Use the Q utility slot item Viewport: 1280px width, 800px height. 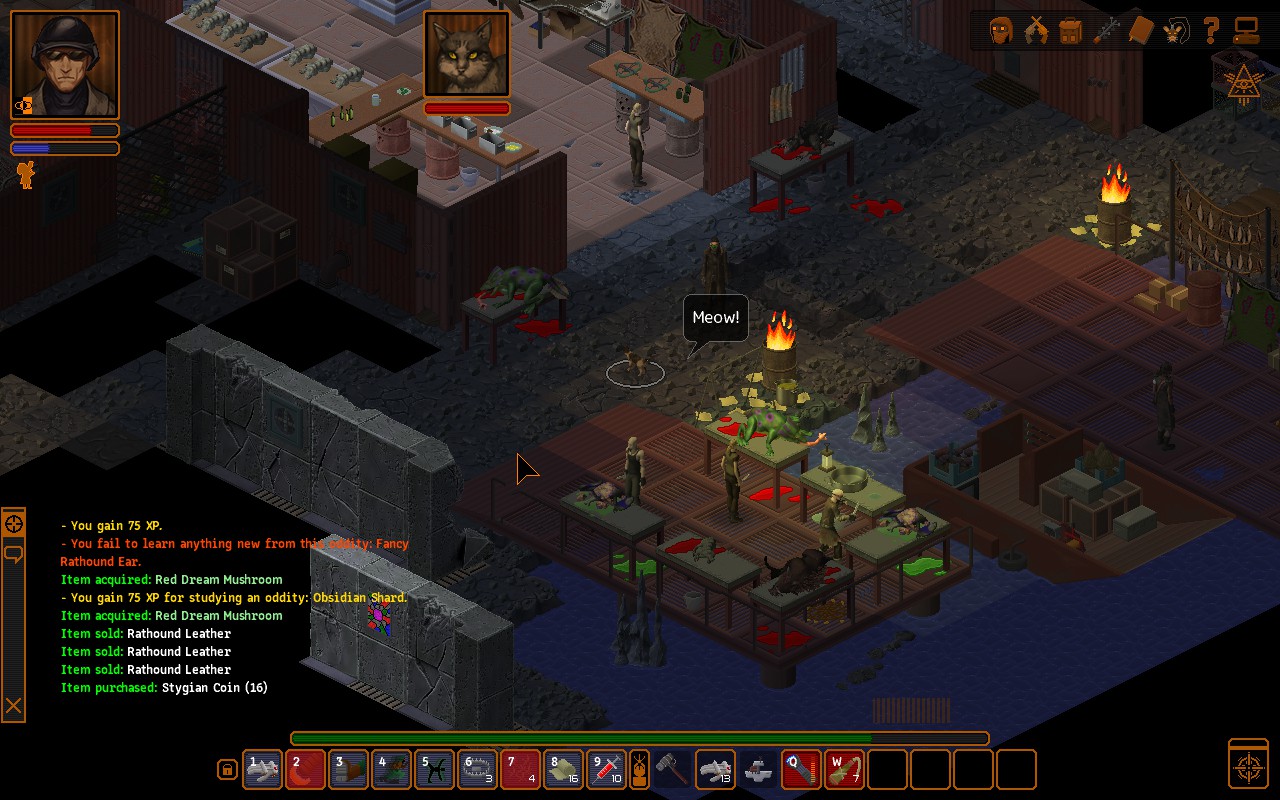click(x=801, y=769)
